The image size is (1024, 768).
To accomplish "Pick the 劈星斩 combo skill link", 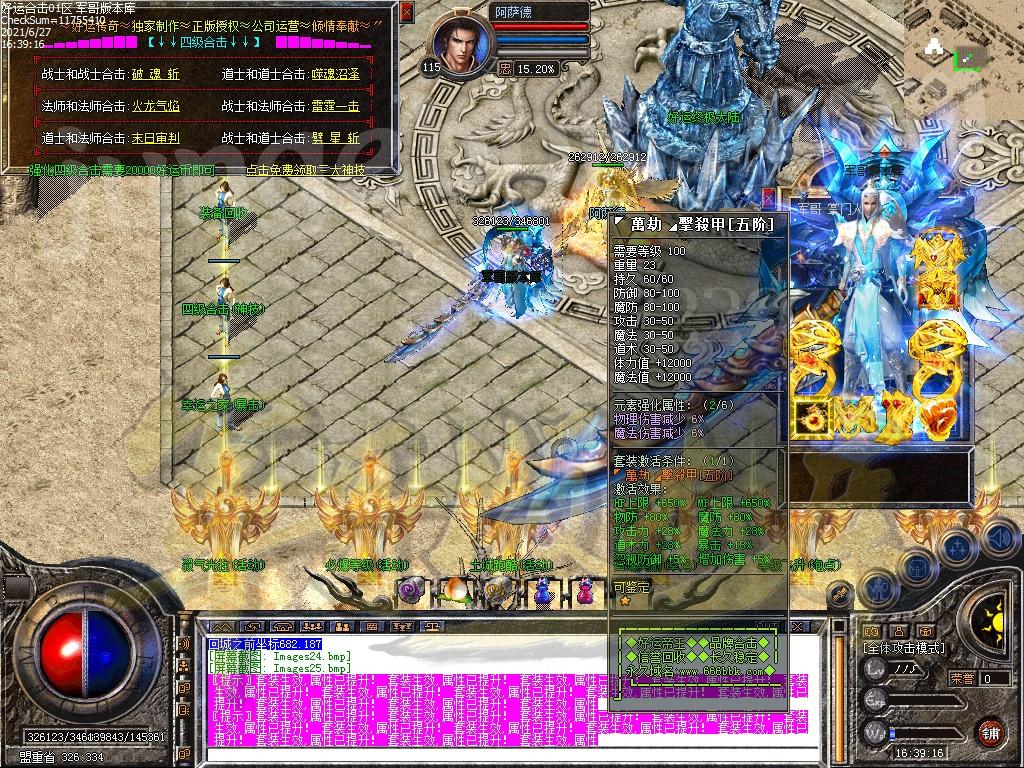I will coord(335,138).
